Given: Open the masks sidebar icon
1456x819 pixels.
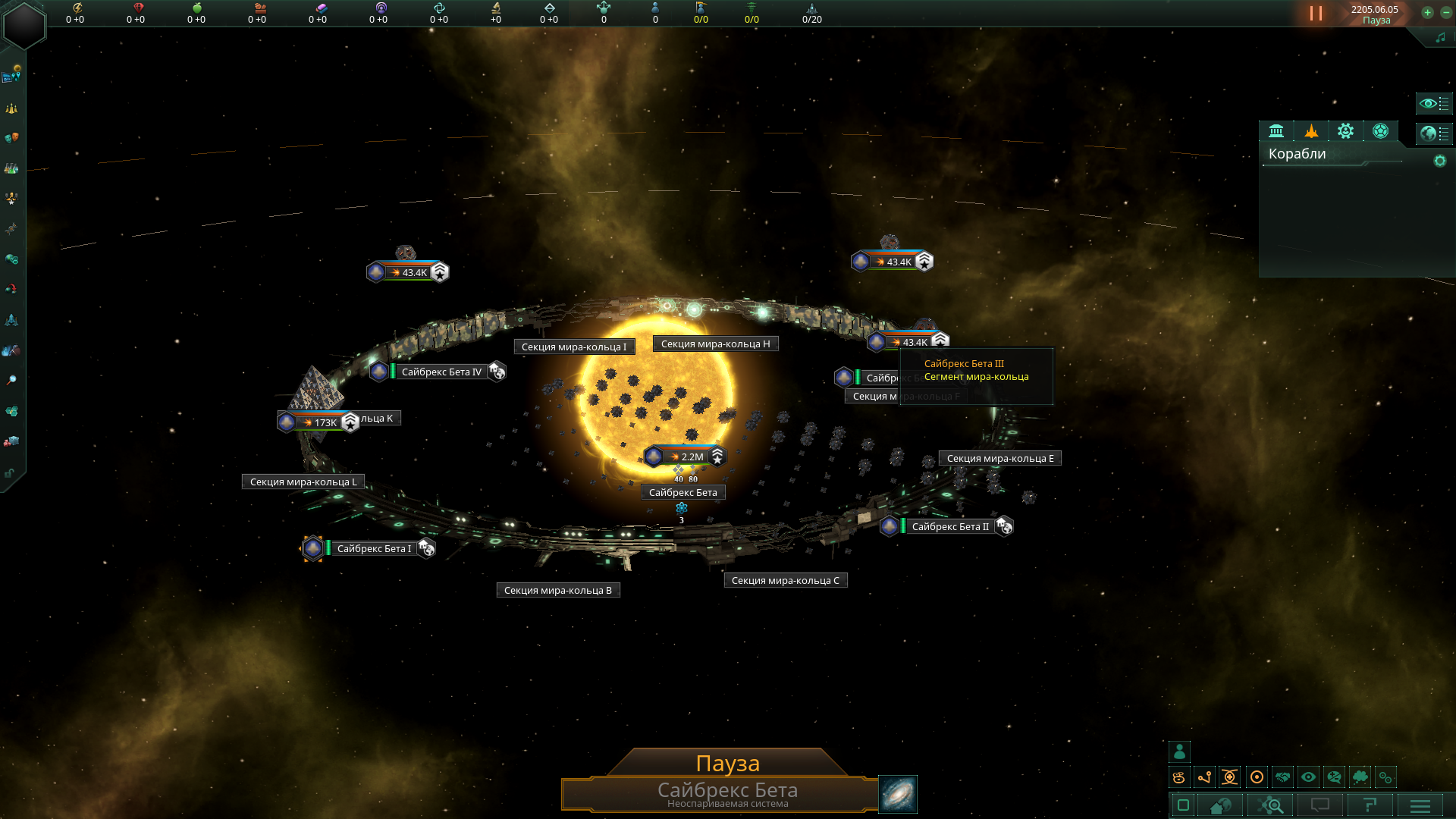Looking at the screenshot, I should point(11,138).
